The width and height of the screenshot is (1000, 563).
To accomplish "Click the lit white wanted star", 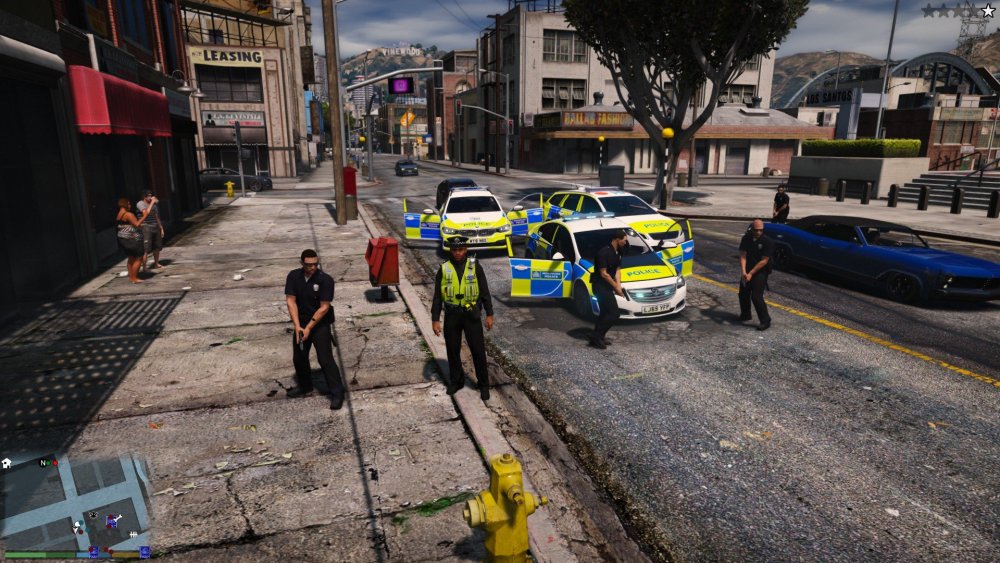I will coord(987,11).
